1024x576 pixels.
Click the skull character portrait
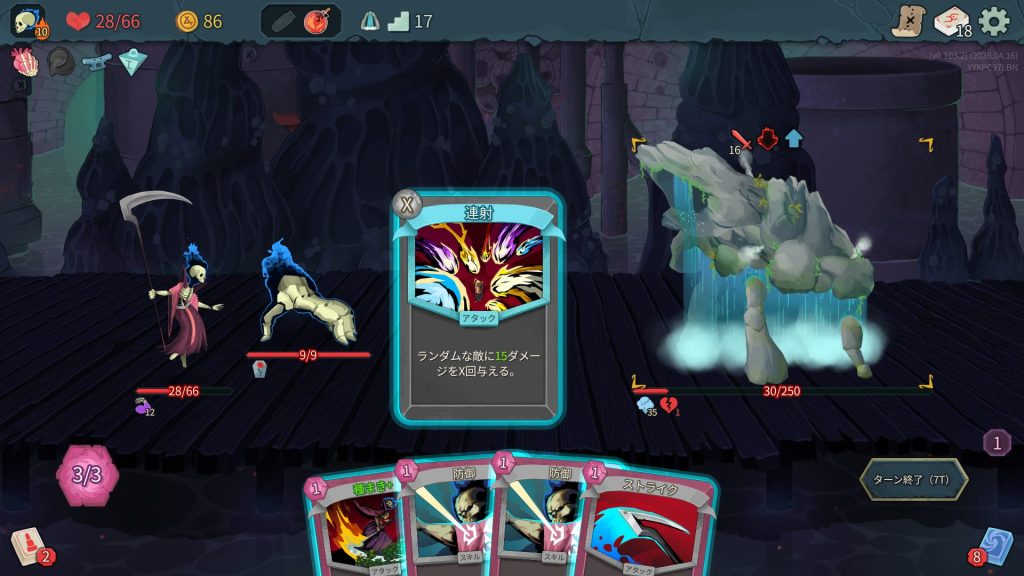(x=27, y=22)
